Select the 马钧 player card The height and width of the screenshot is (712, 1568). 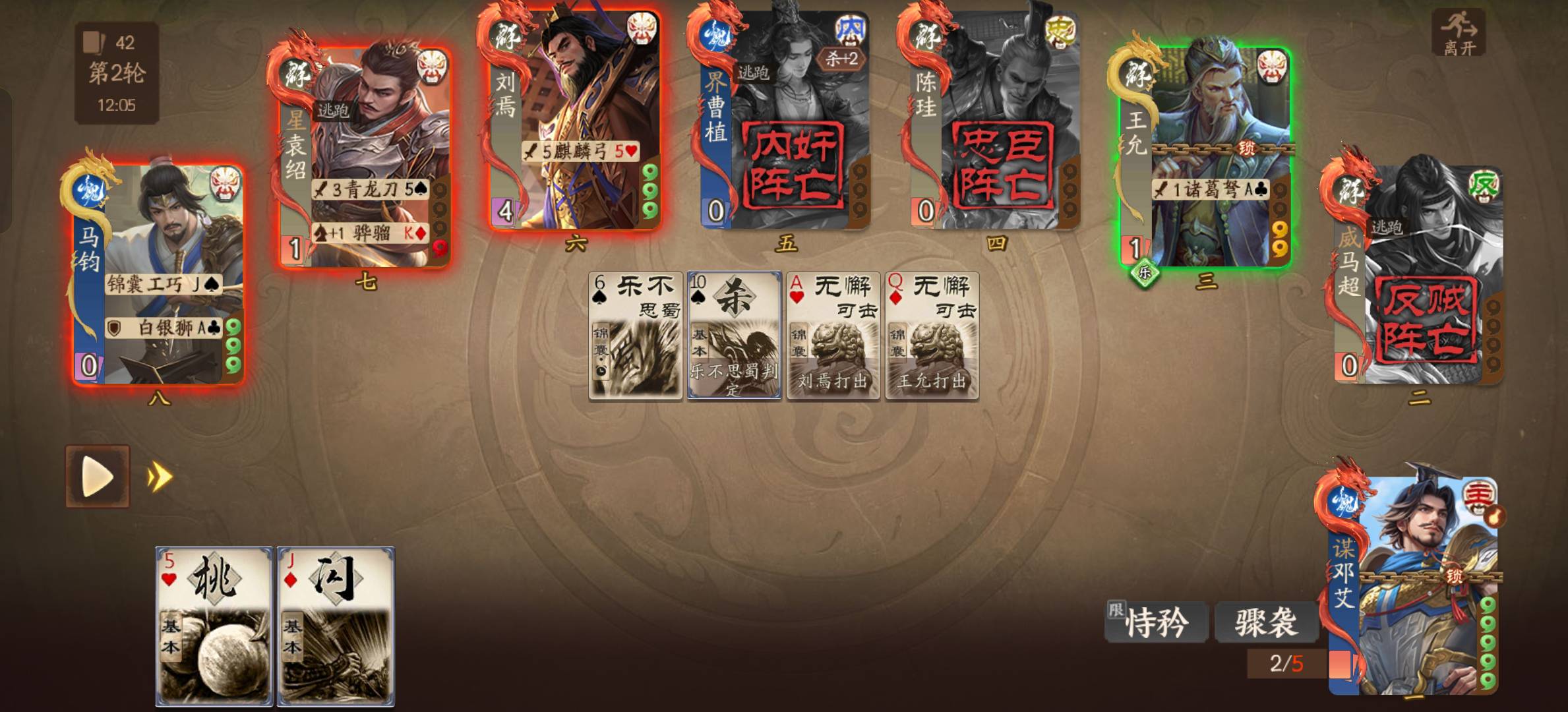point(158,274)
